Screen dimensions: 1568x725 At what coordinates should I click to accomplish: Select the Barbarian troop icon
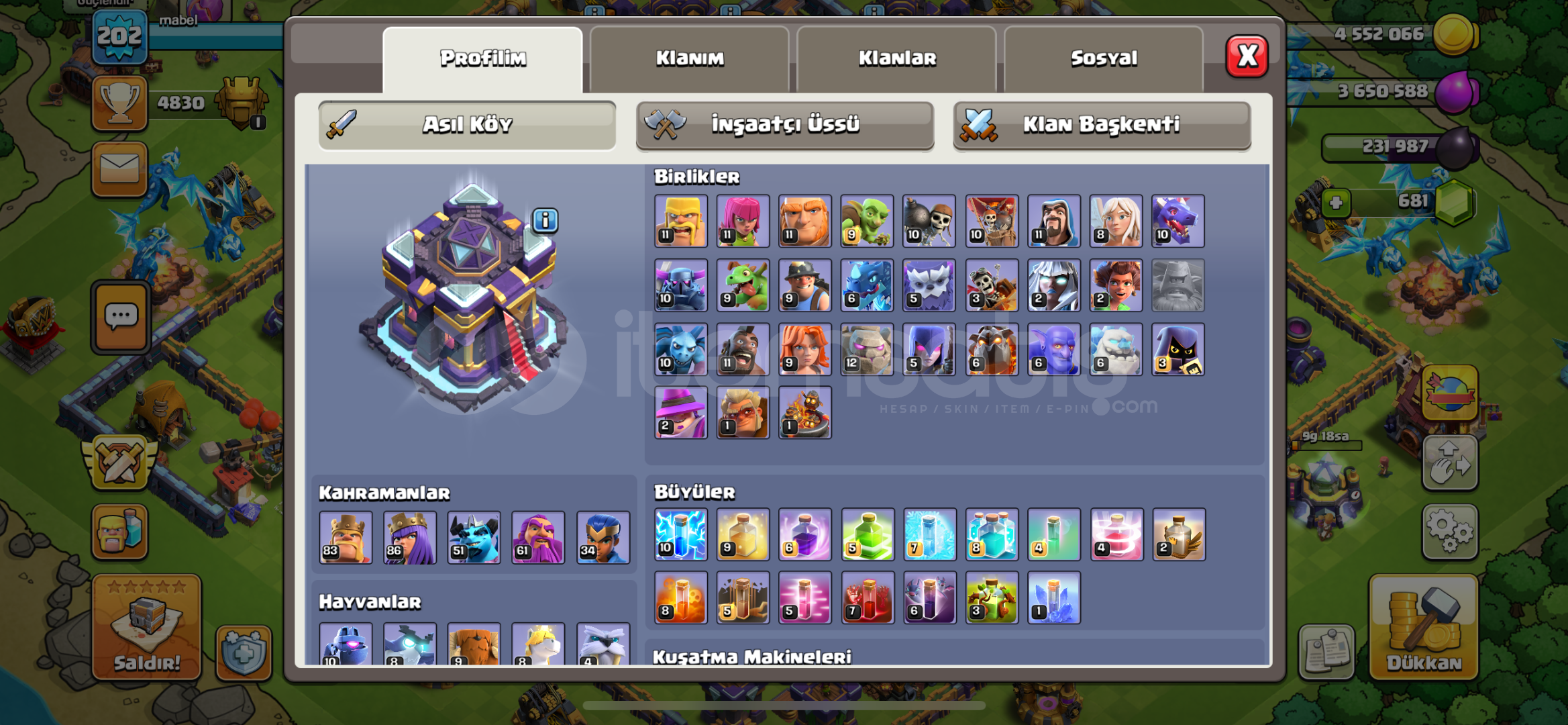(x=680, y=222)
